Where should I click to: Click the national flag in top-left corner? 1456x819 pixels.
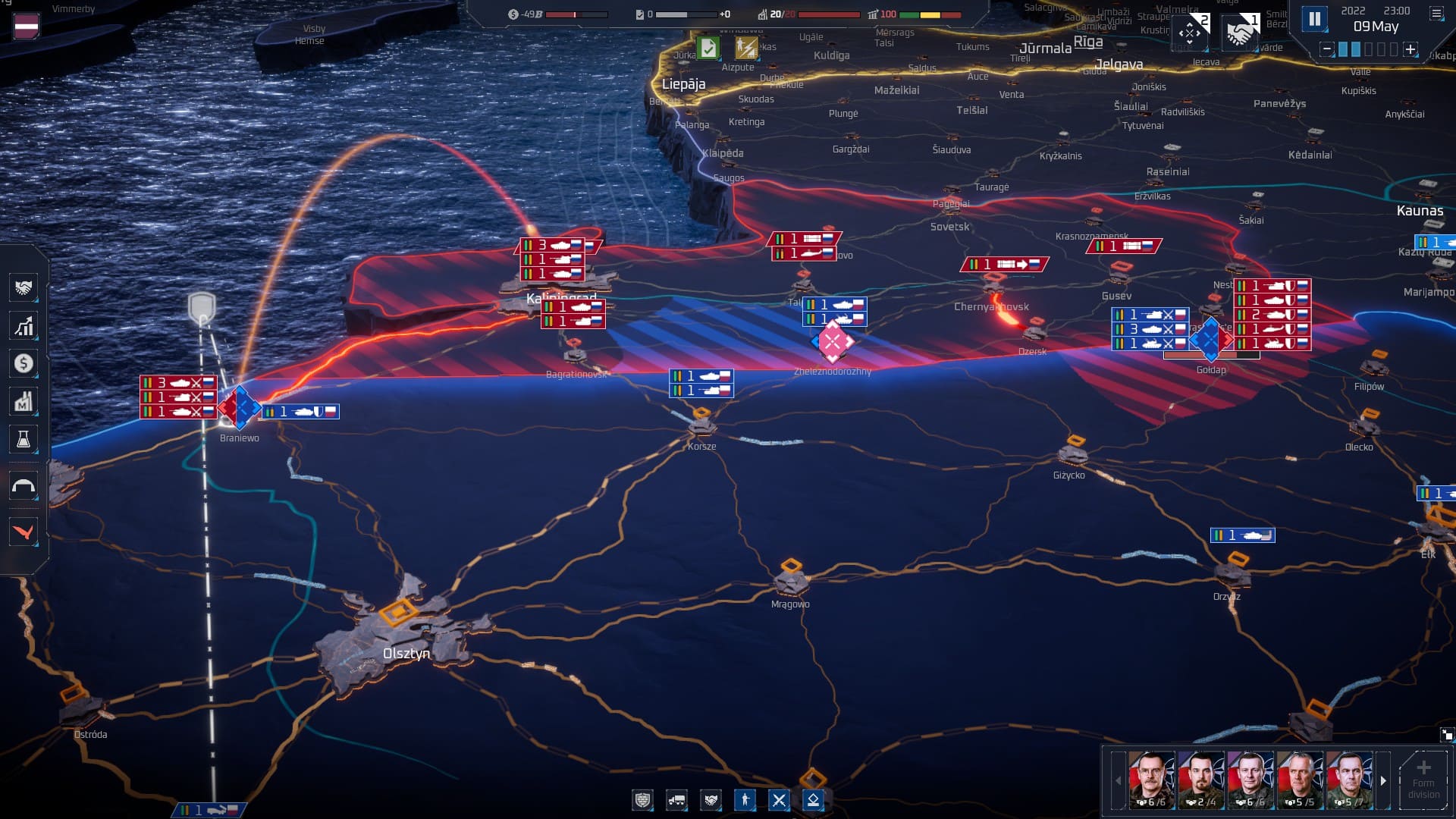[27, 26]
